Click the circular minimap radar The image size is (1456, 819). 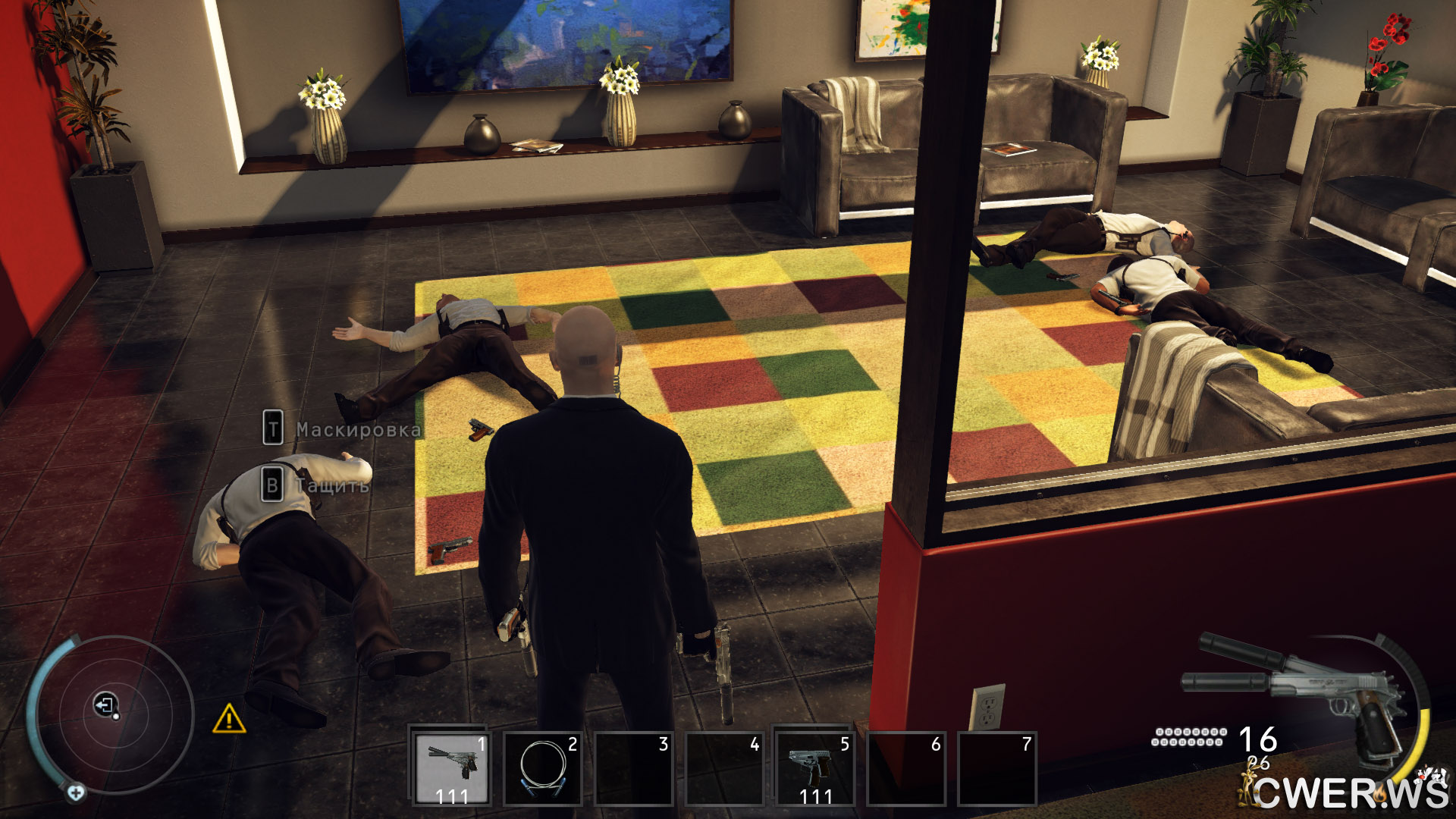(114, 714)
